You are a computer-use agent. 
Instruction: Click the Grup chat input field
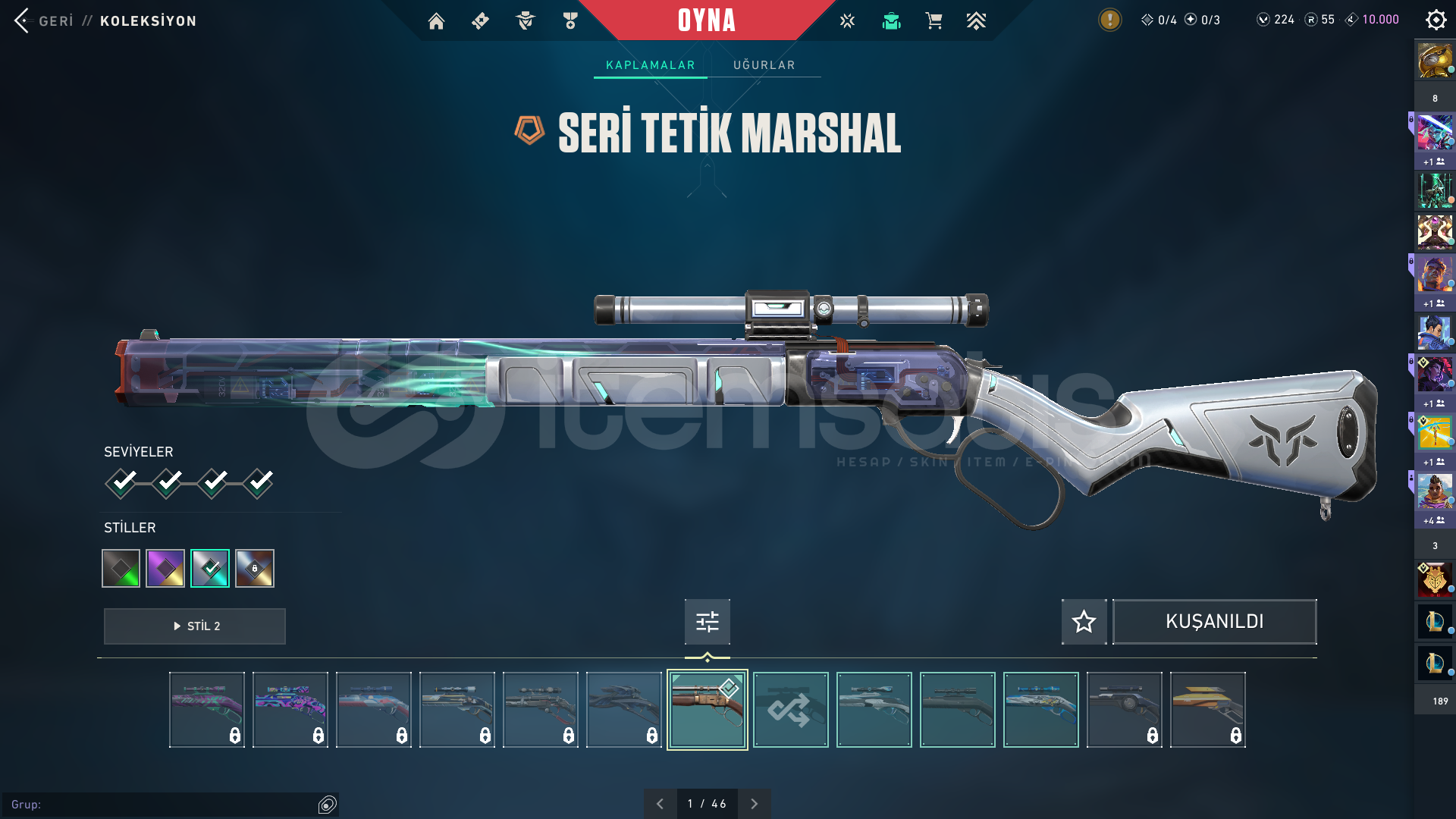coord(159,805)
